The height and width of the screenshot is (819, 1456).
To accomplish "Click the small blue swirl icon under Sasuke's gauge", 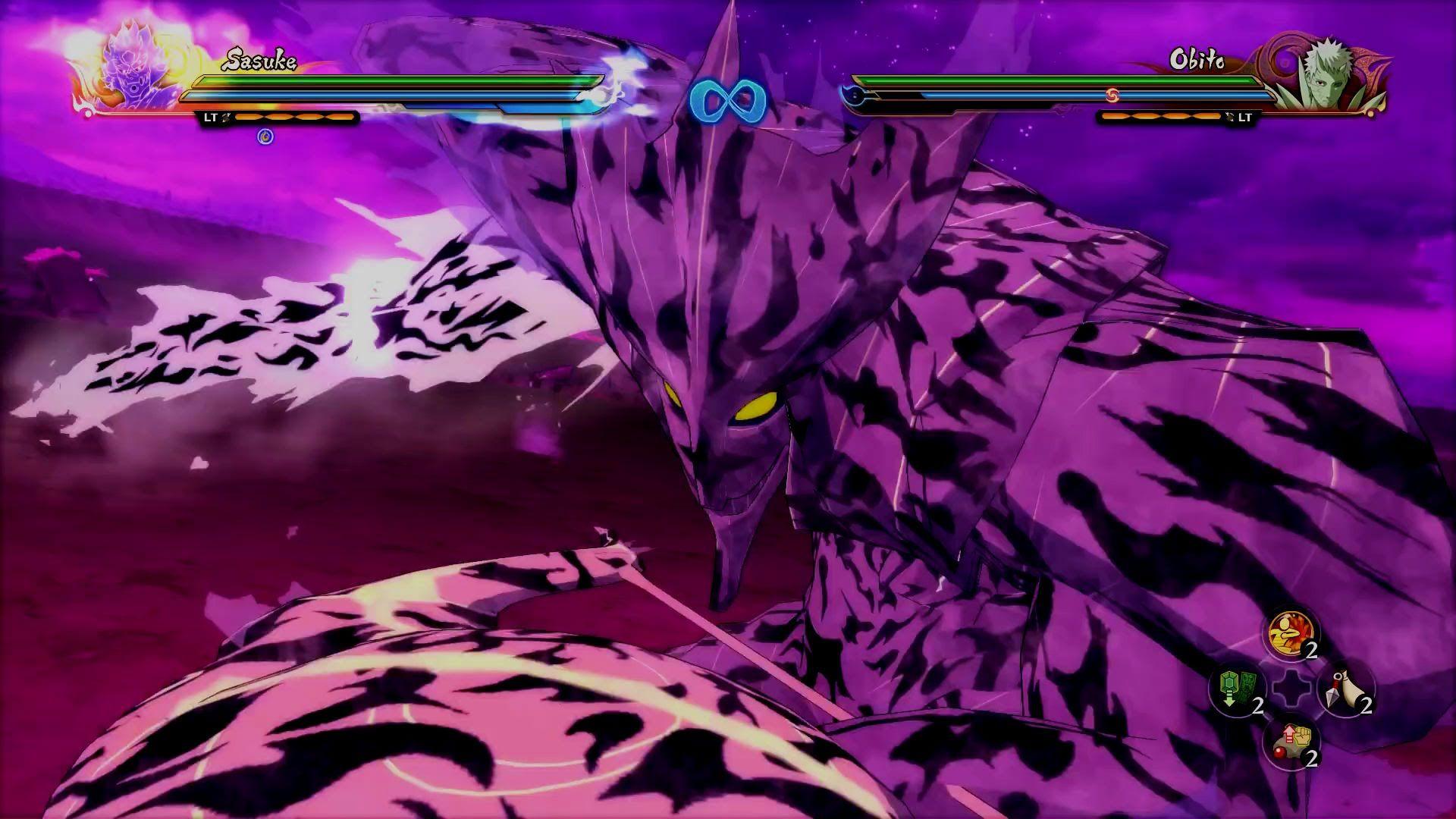I will [x=265, y=136].
